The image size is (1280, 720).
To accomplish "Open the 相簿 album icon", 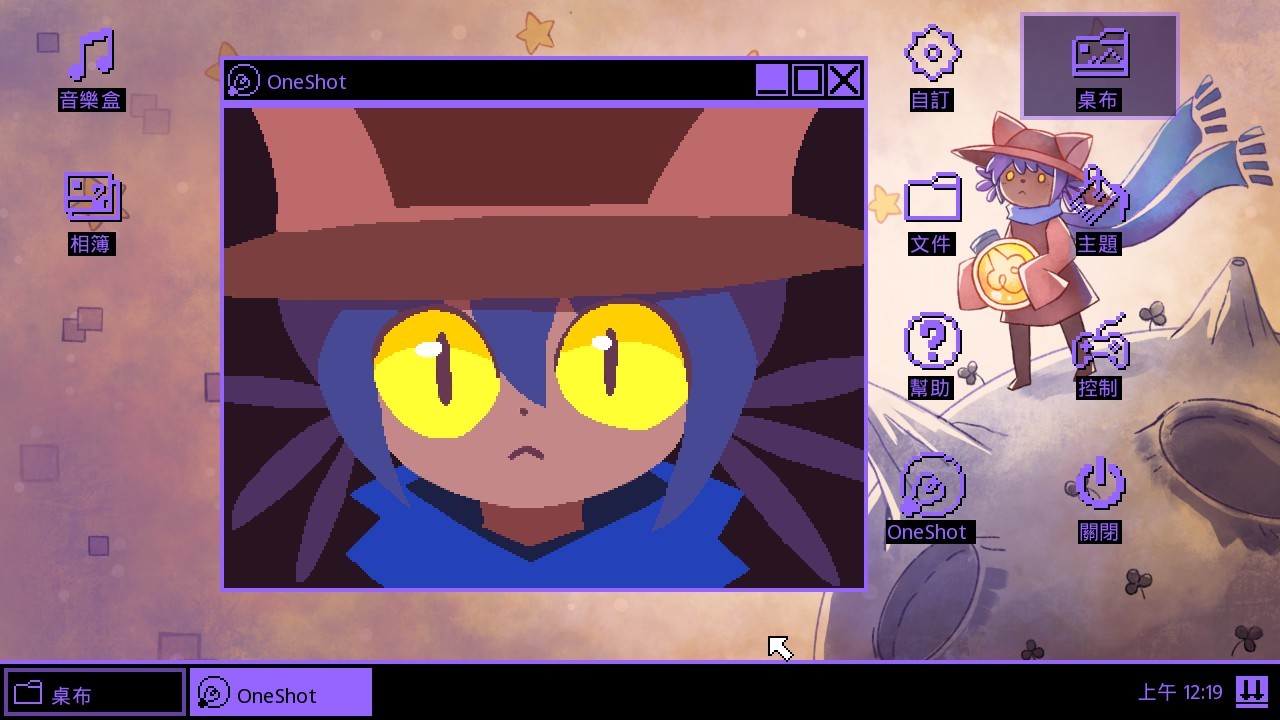I will pyautogui.click(x=92, y=198).
